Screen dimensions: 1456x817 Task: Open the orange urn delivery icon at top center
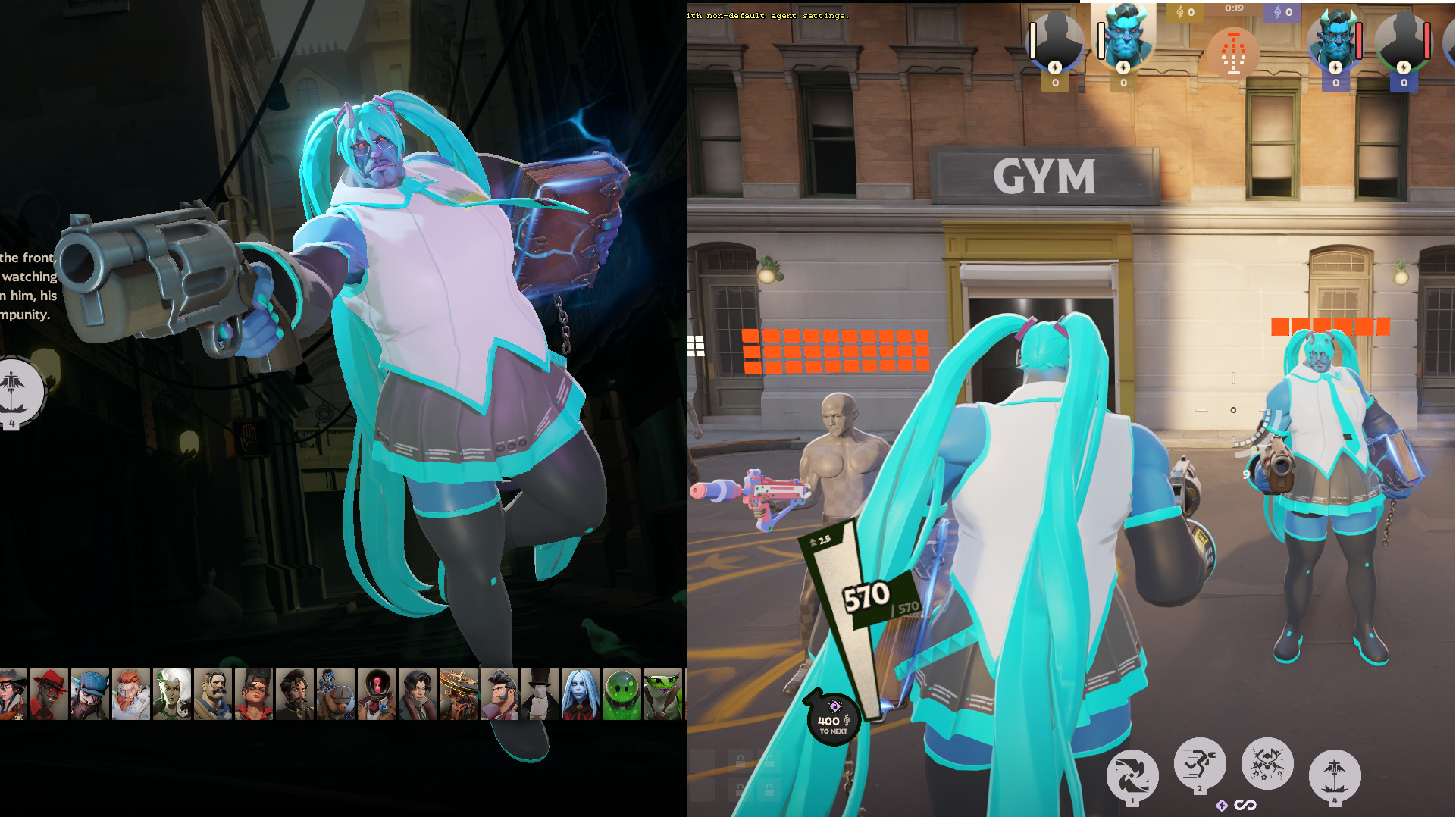(1233, 55)
